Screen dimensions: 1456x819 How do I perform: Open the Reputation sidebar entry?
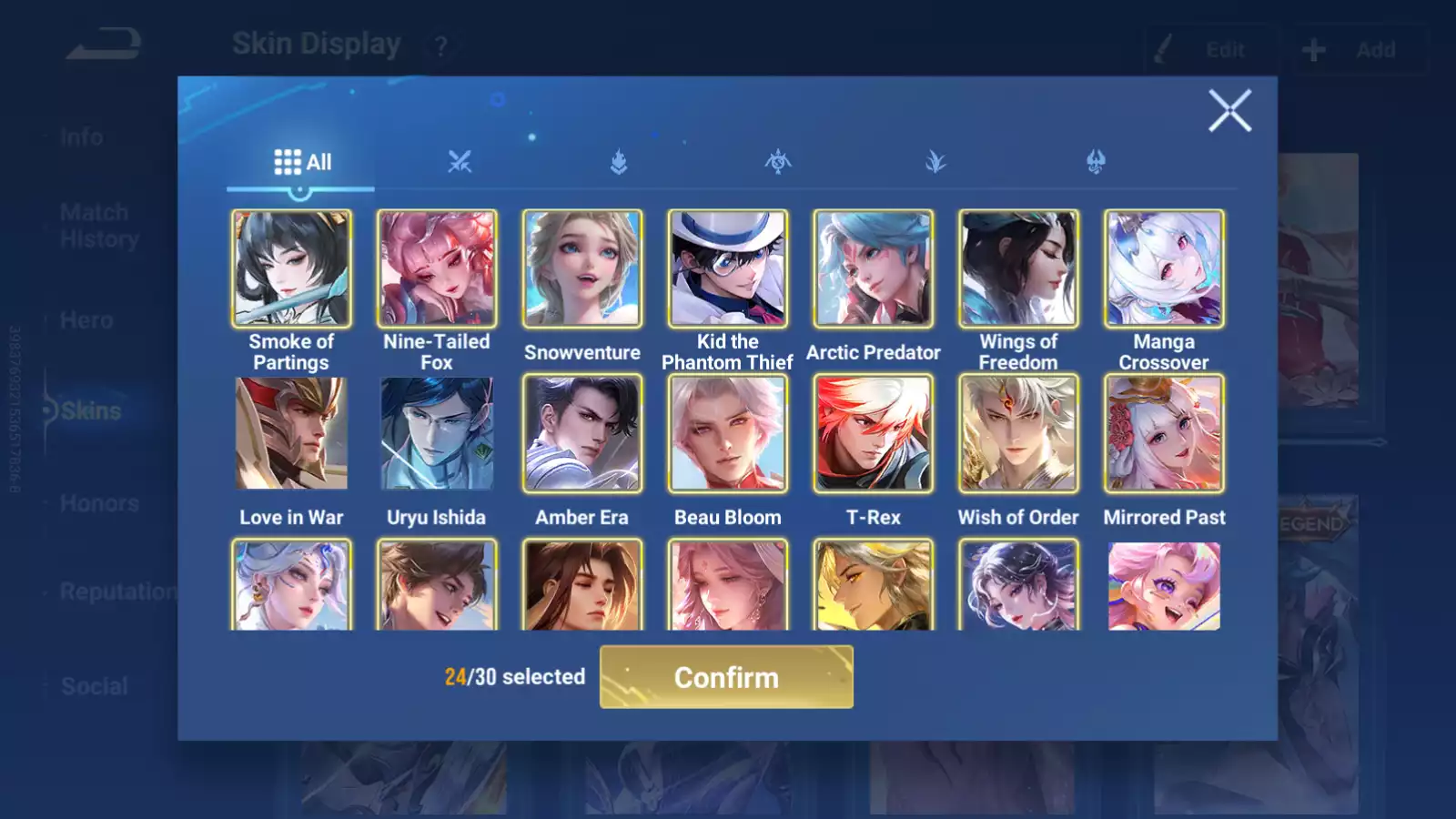116,592
